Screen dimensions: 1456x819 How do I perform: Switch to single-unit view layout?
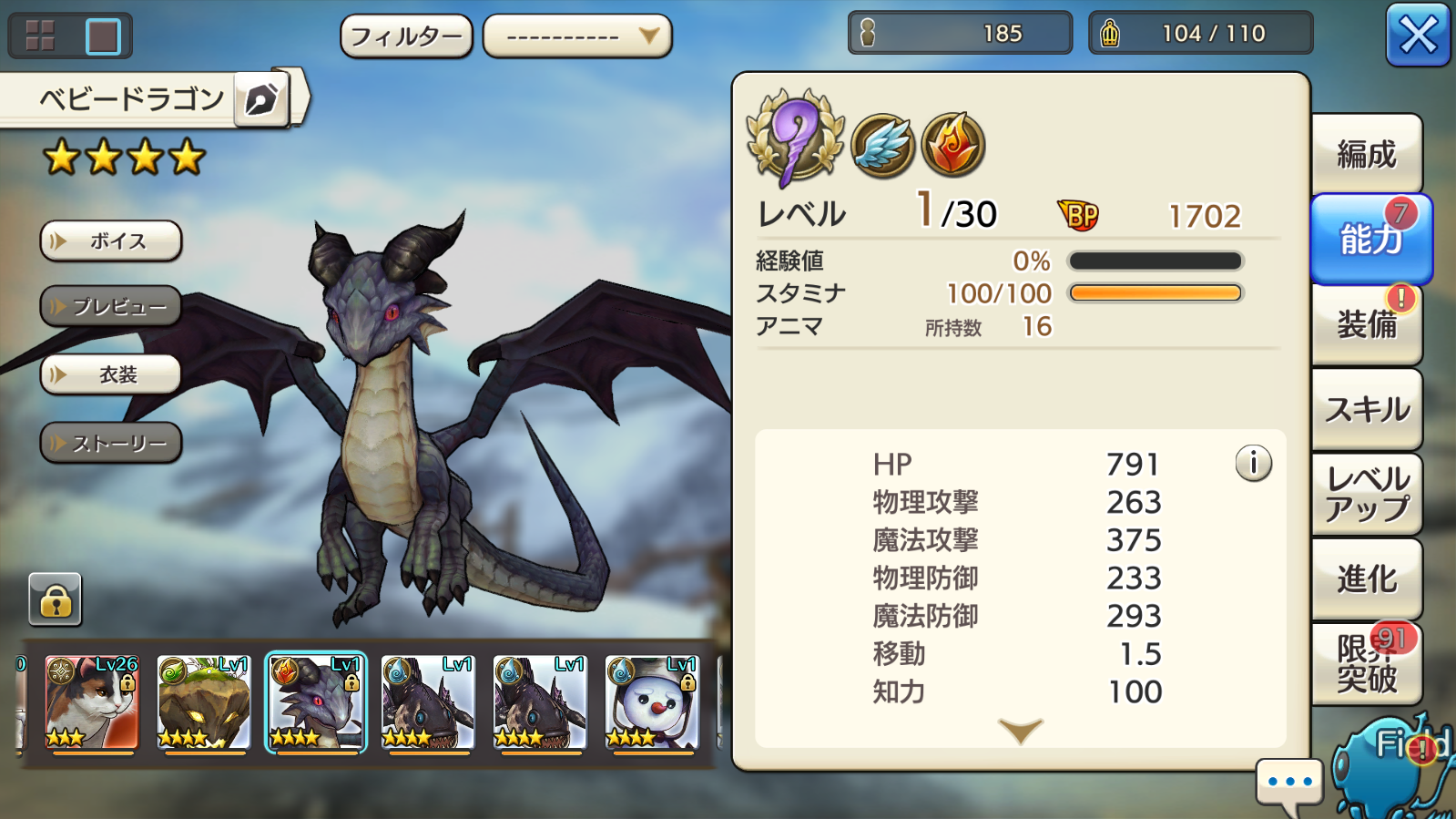[x=102, y=36]
